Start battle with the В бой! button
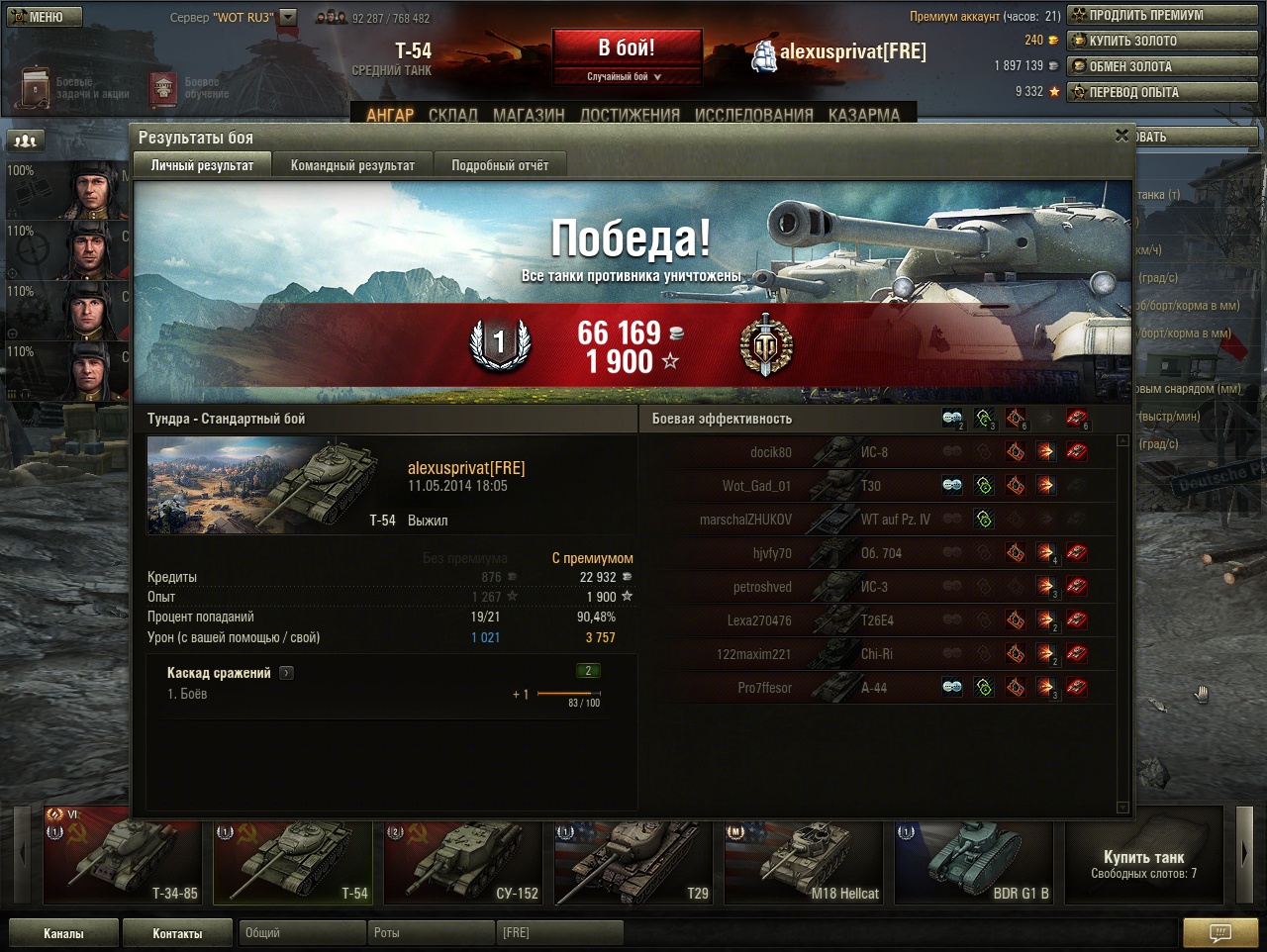Viewport: 1267px width, 952px height. coord(627,48)
